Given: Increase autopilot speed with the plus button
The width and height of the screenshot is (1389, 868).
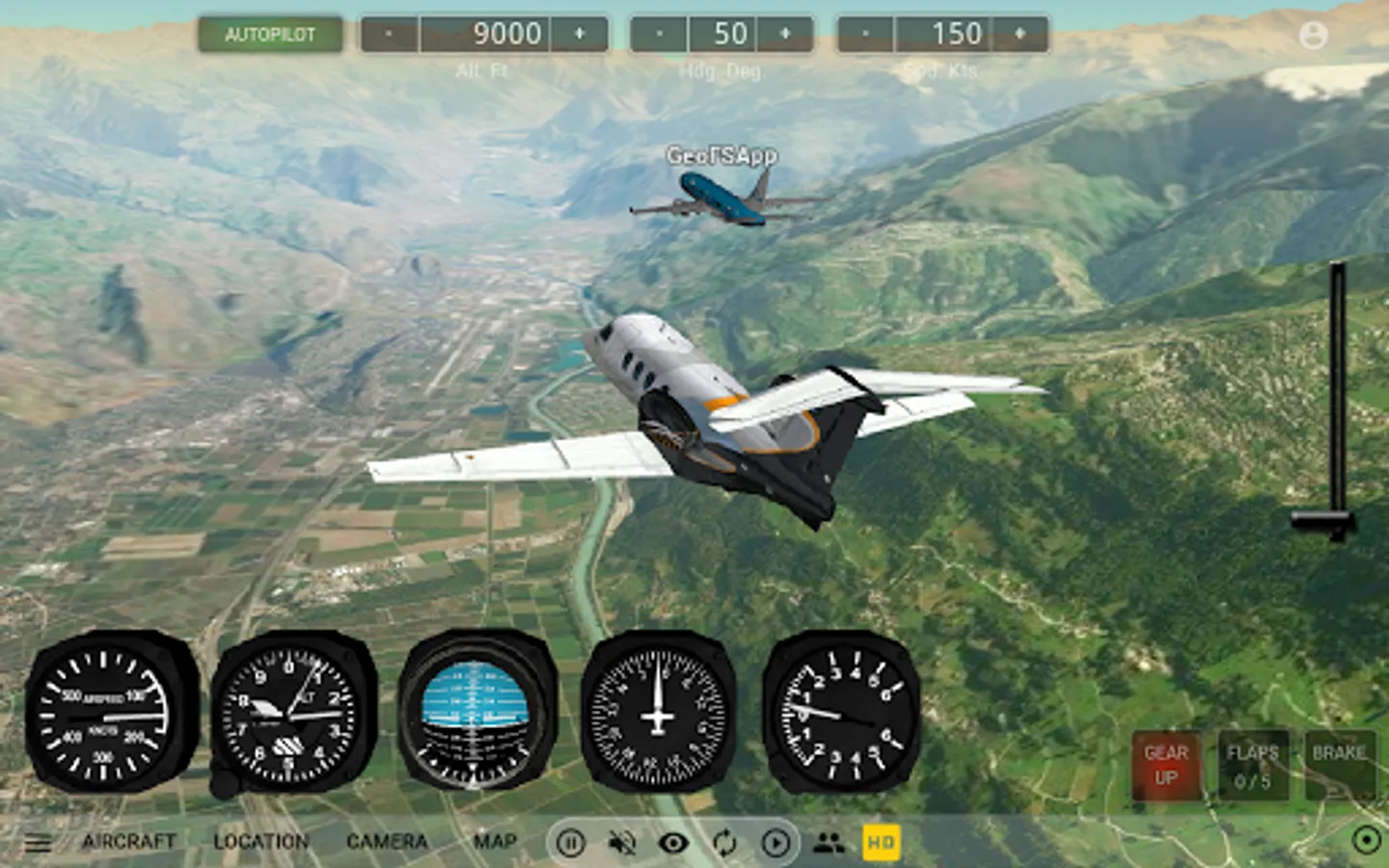Looking at the screenshot, I should pyautogui.click(x=1020, y=35).
